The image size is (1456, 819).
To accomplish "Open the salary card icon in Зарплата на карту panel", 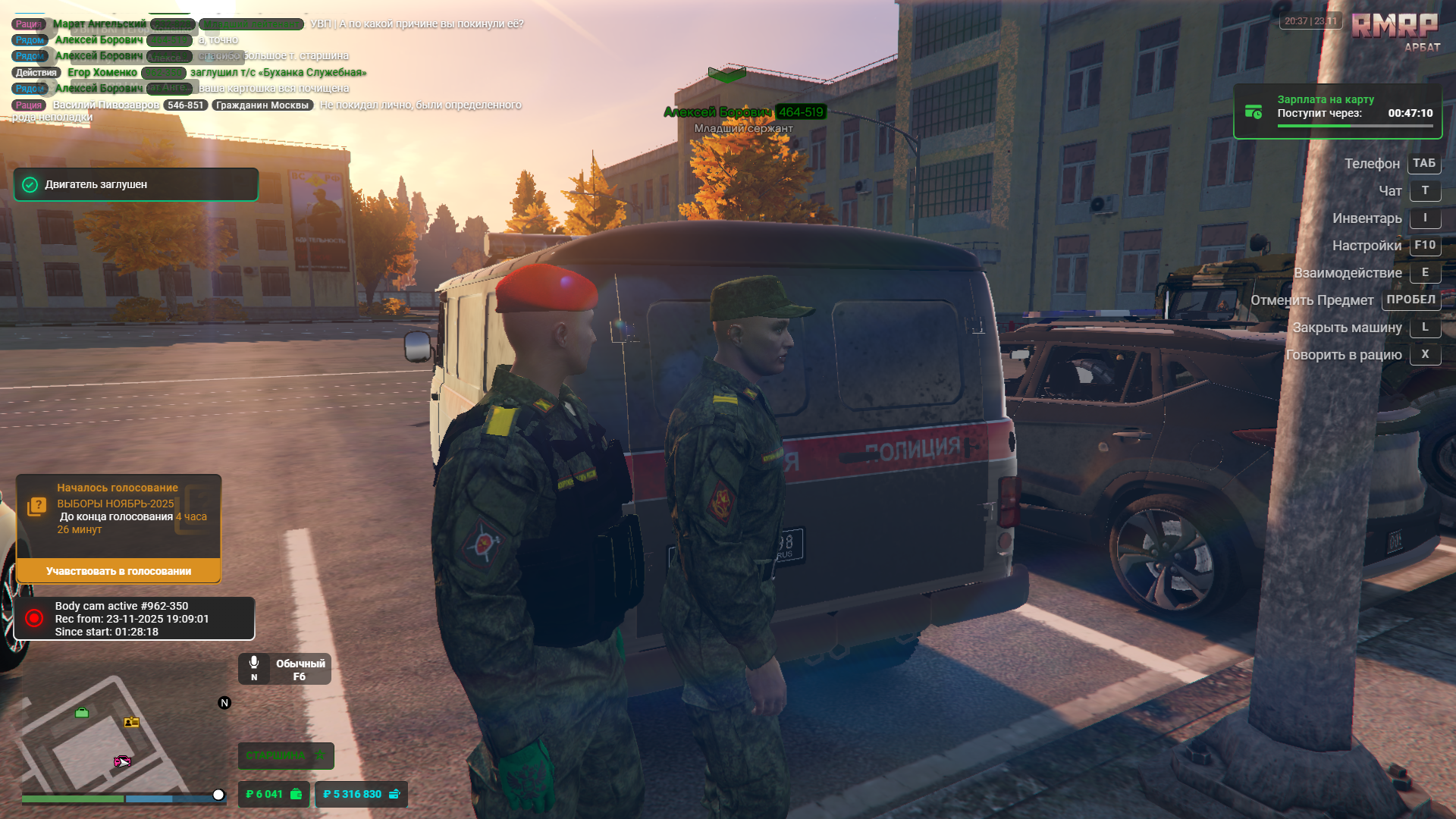I will [1254, 112].
